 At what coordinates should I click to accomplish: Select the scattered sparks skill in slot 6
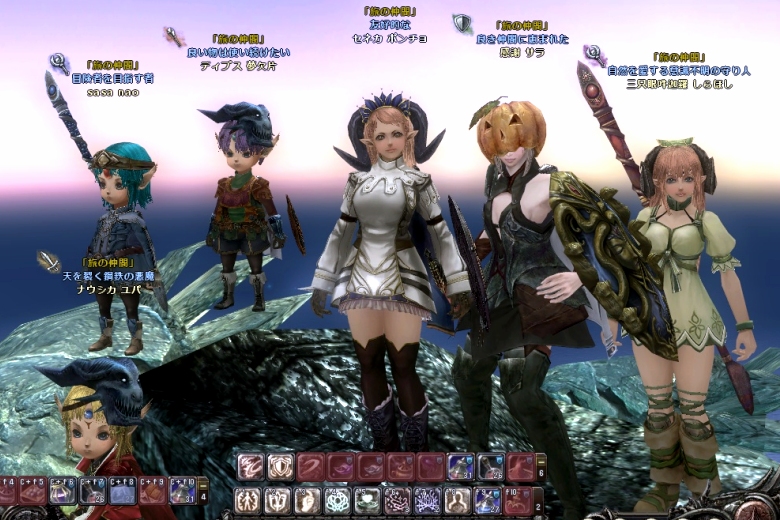398,500
